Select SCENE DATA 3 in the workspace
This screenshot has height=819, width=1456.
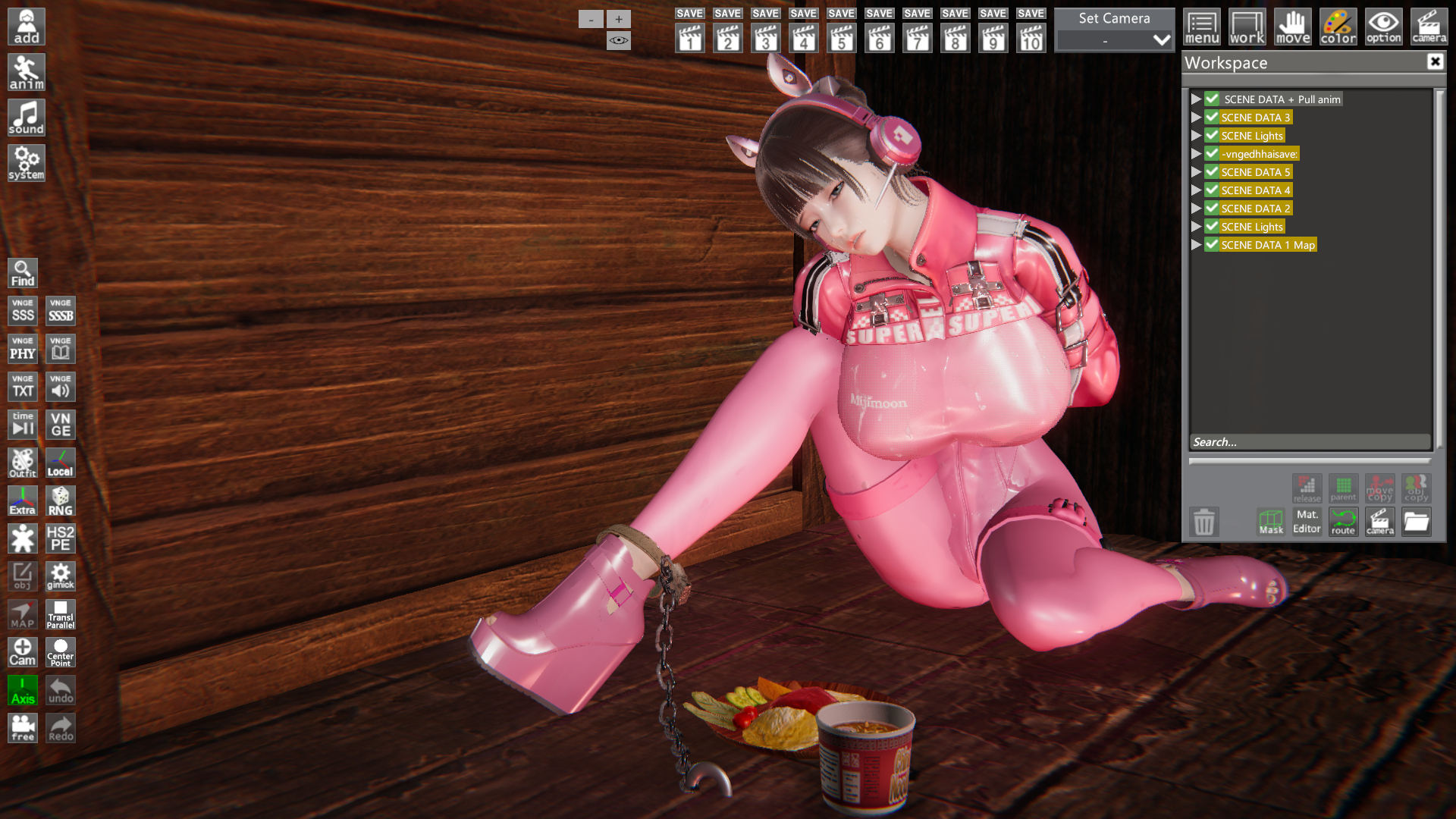coord(1255,118)
